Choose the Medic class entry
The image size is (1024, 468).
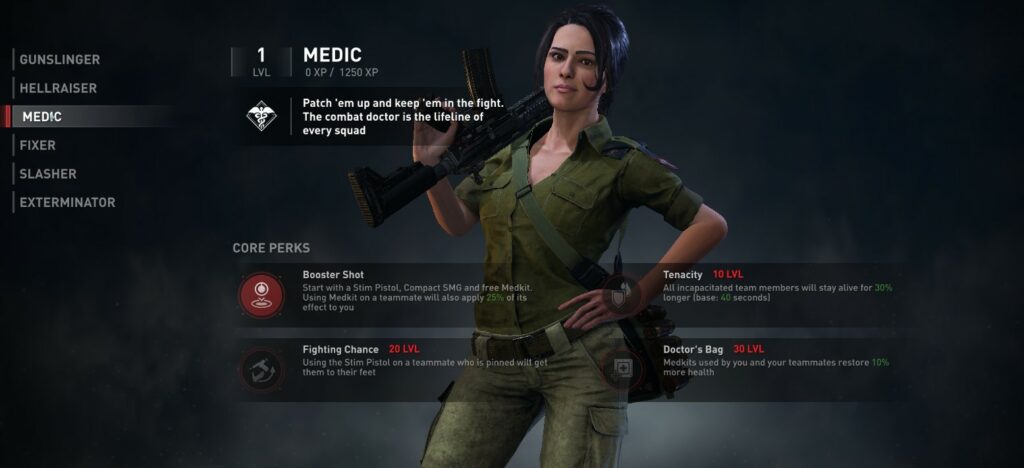pos(41,117)
